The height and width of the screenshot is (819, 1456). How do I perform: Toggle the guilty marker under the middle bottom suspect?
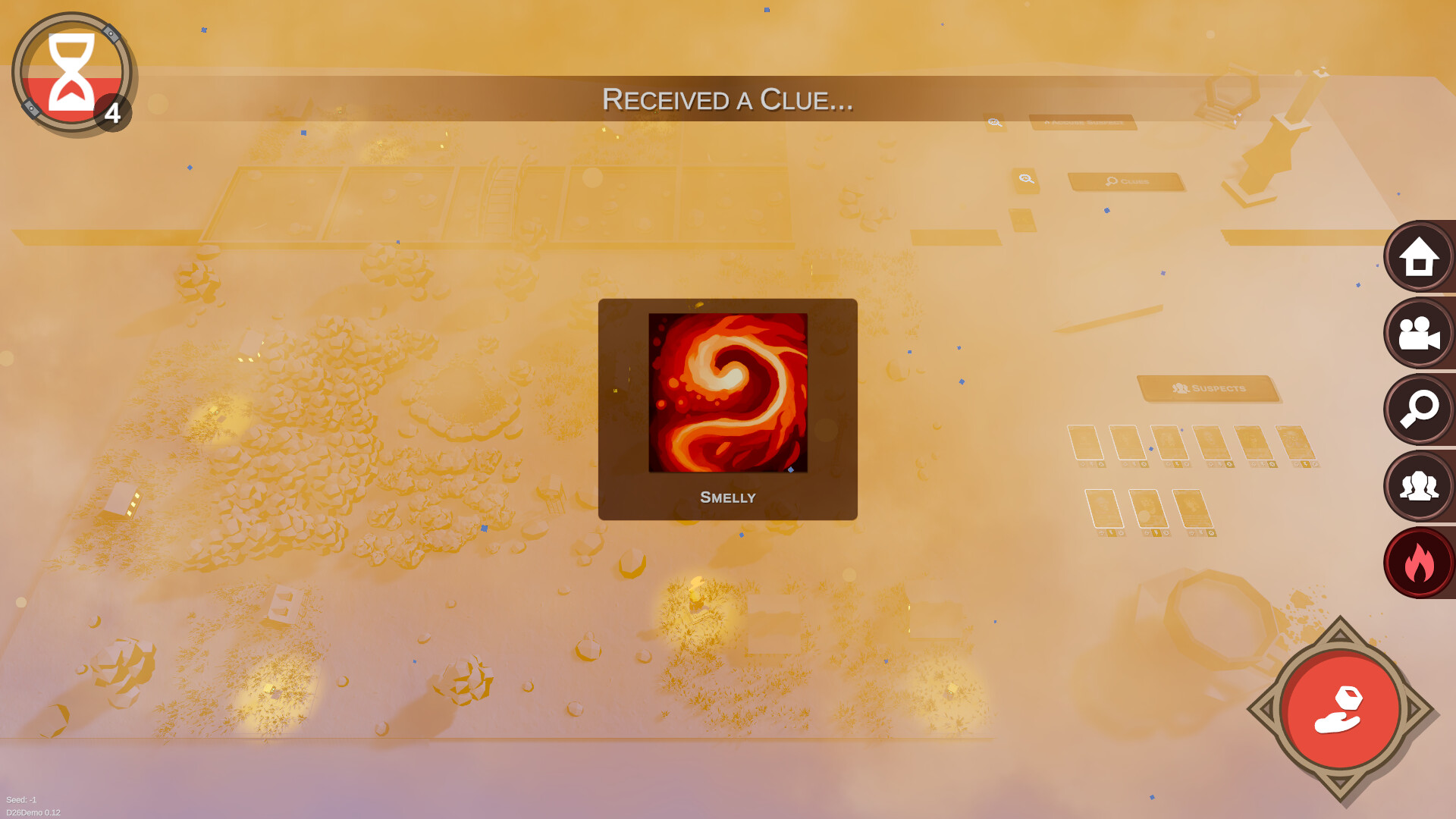pyautogui.click(x=1166, y=534)
